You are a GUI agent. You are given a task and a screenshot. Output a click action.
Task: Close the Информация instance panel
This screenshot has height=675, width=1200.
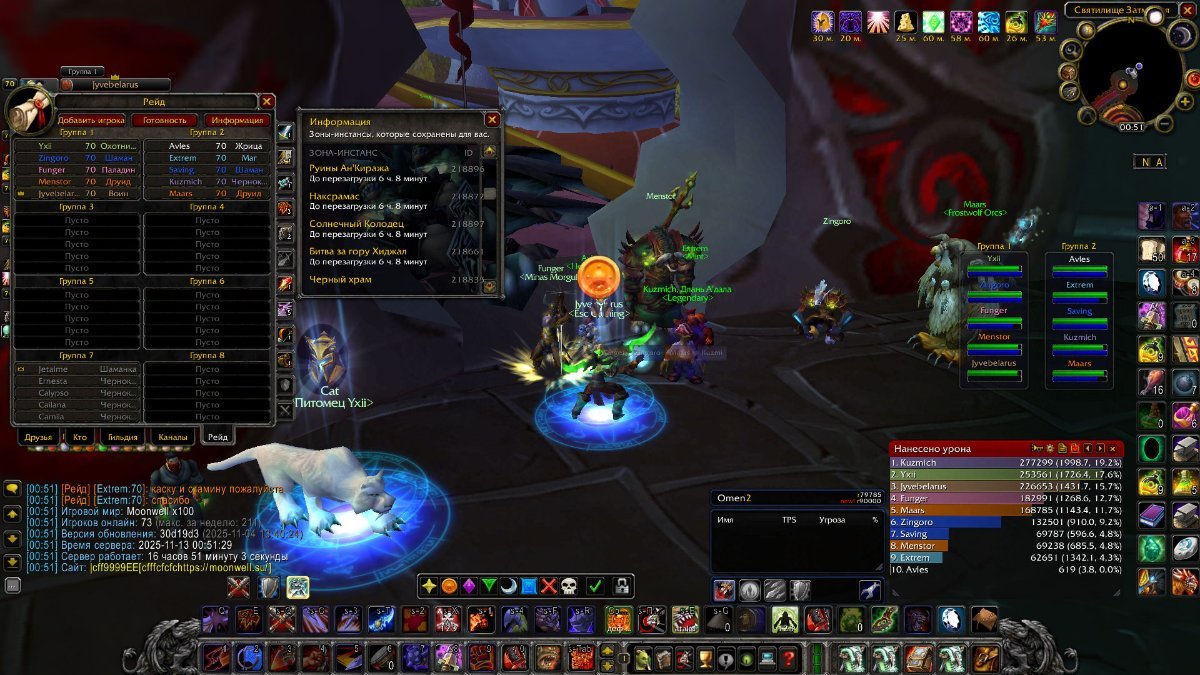491,119
